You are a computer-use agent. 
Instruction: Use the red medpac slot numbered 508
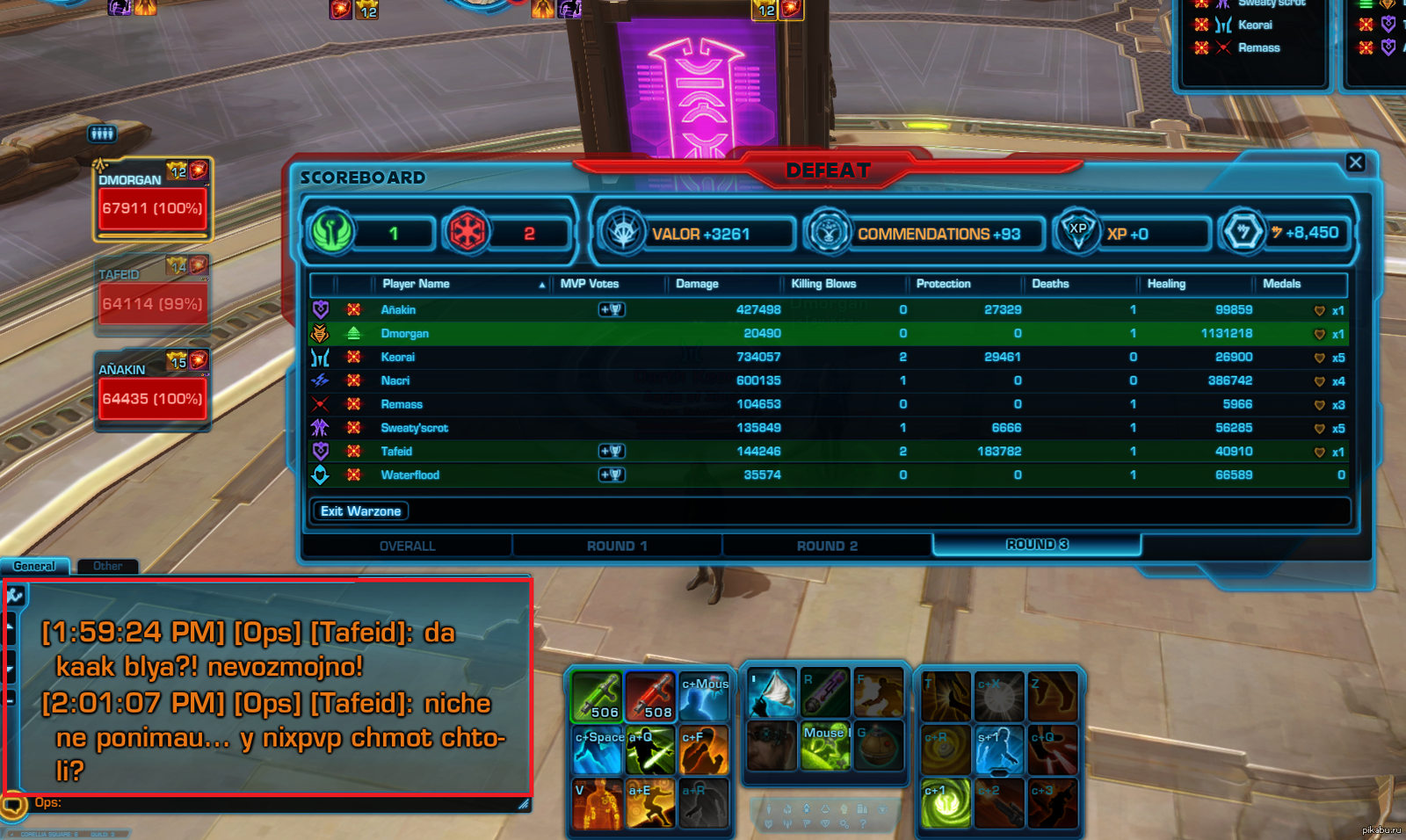[650, 697]
